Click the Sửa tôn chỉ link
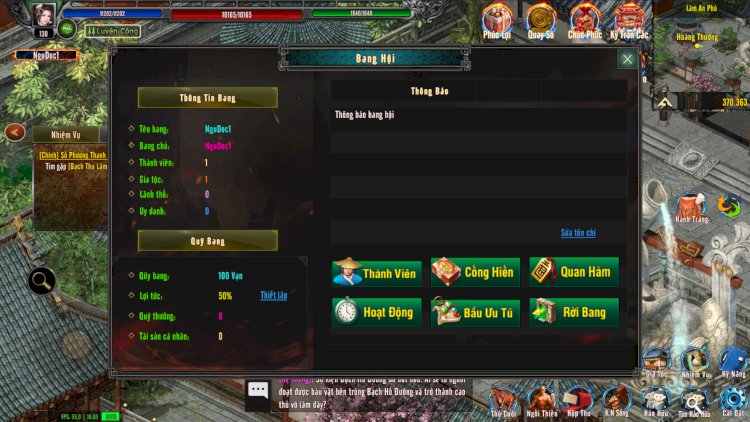 click(578, 232)
